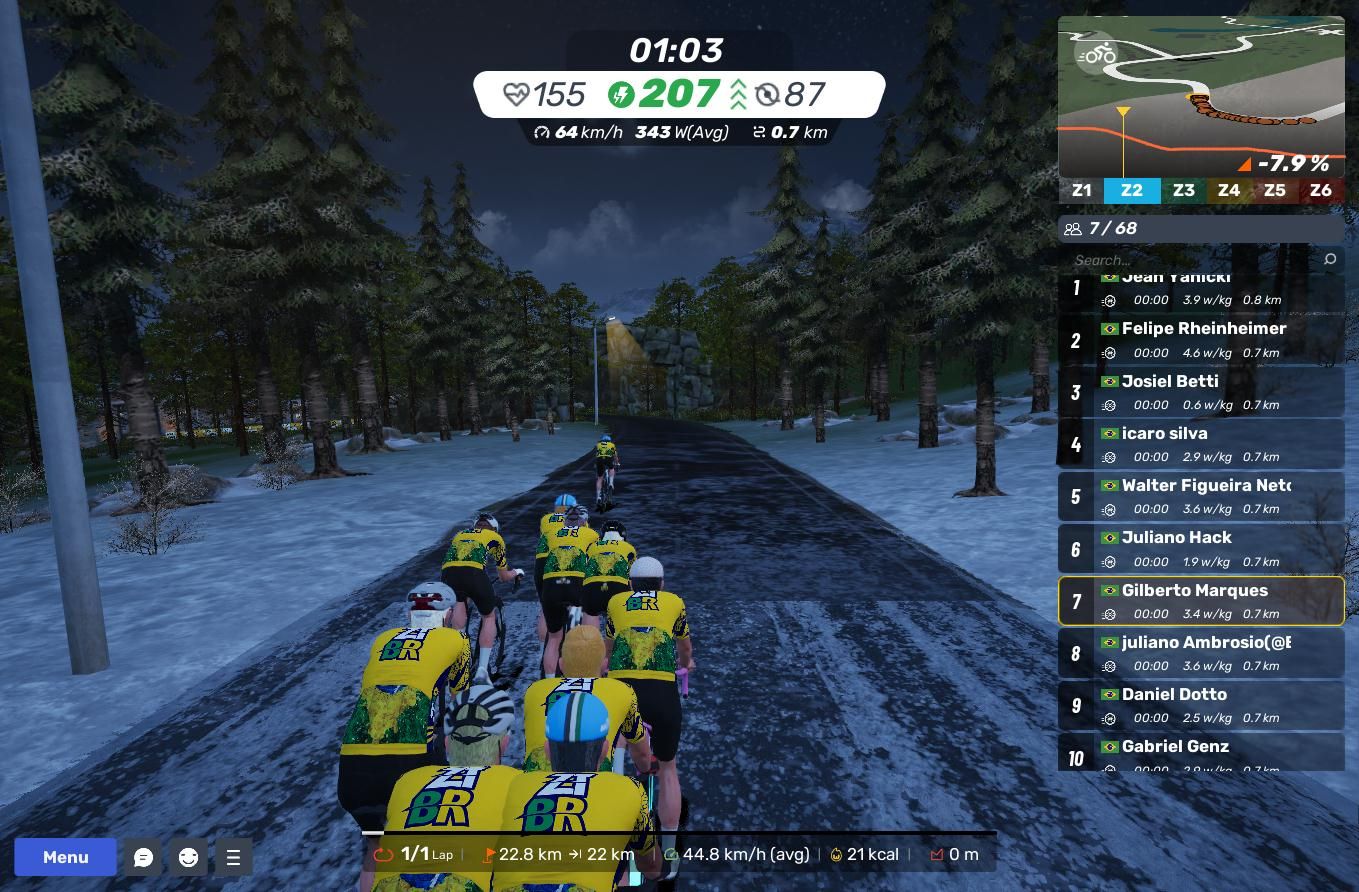The height and width of the screenshot is (892, 1359).
Task: Click the Z2 power zone tab
Action: tap(1131, 190)
